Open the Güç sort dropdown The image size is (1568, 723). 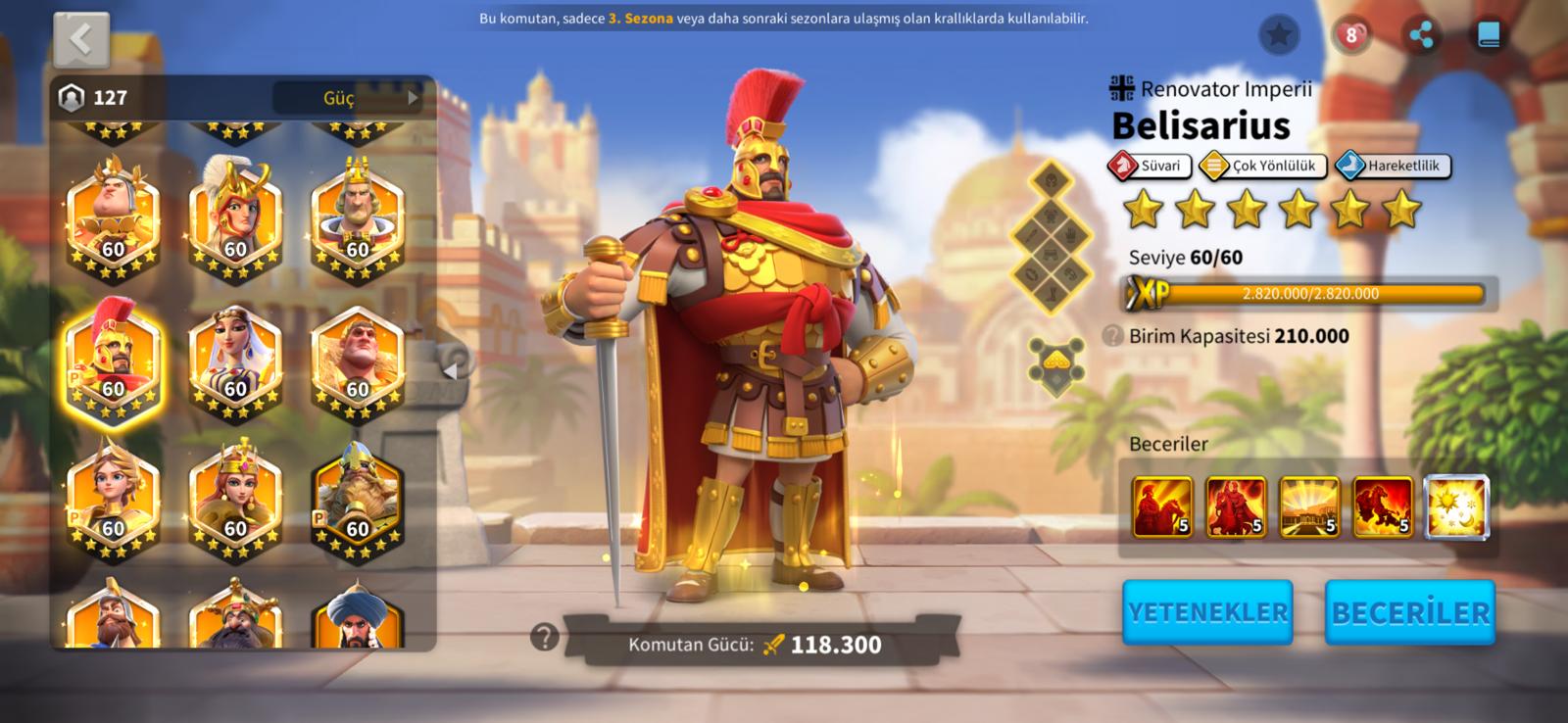click(348, 98)
